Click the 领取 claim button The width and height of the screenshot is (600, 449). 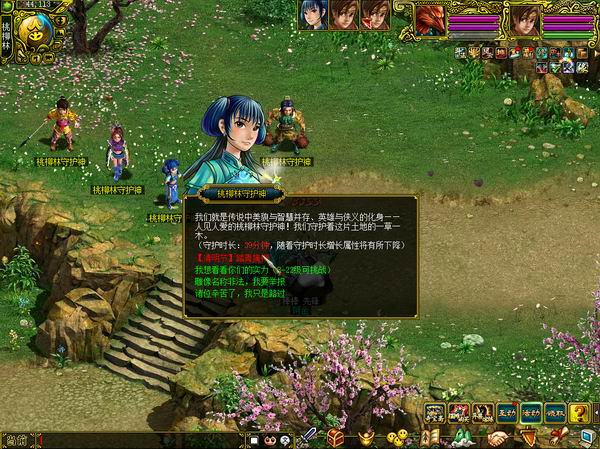point(555,412)
